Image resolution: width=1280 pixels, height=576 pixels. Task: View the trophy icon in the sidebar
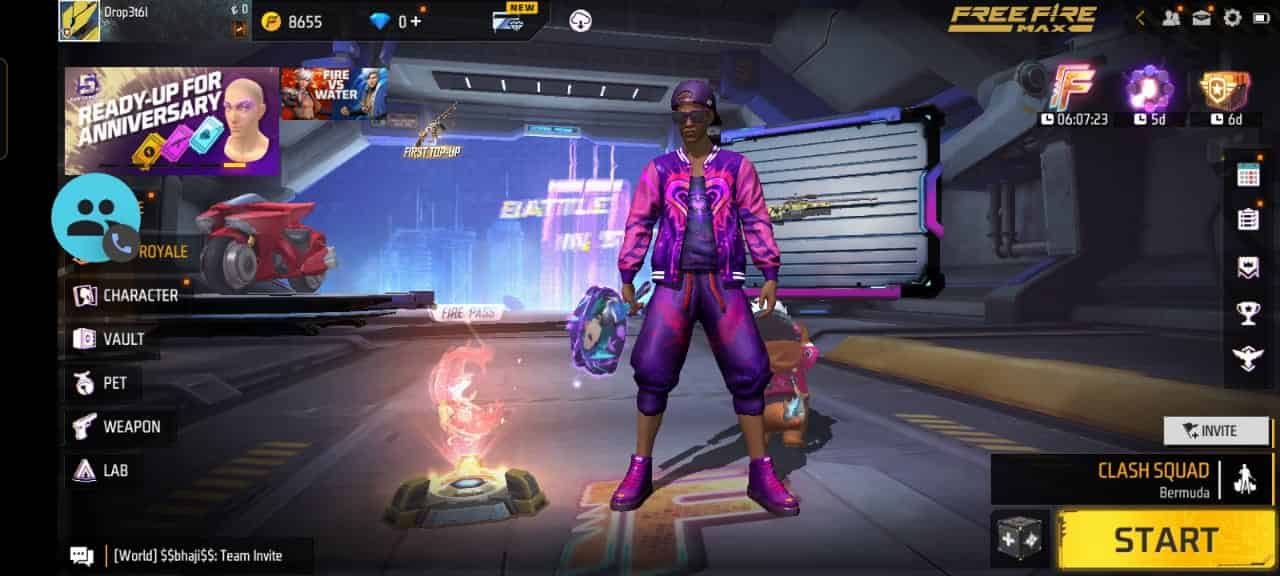1248,314
